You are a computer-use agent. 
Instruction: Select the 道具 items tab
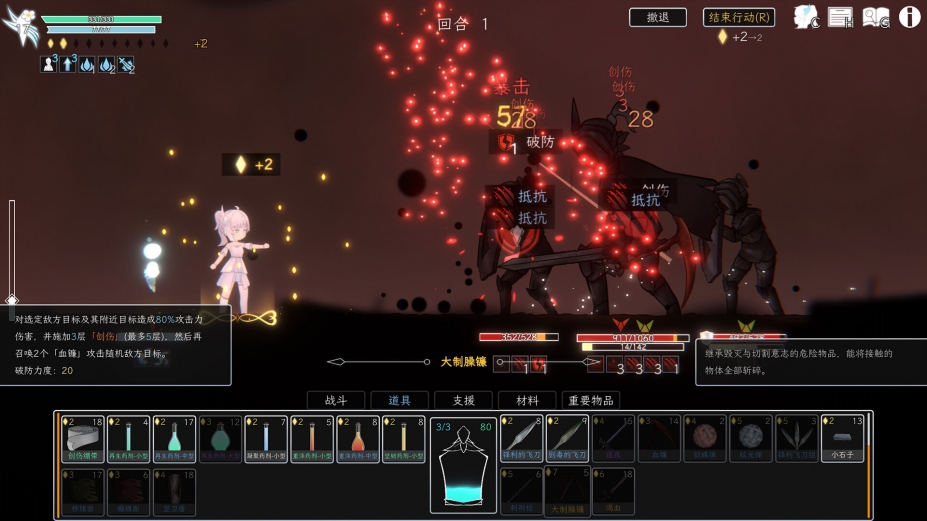tap(399, 400)
